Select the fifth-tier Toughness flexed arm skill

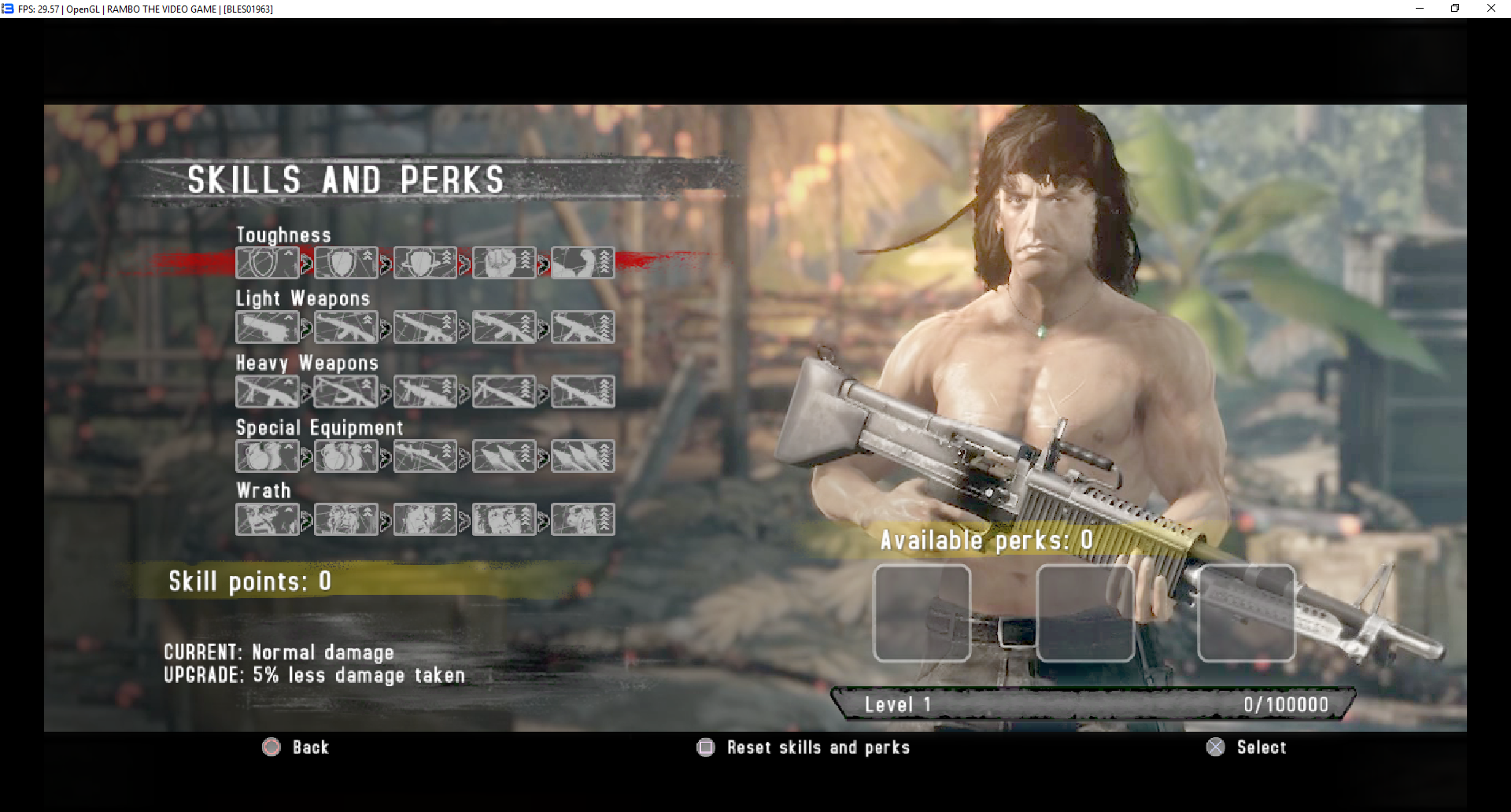[x=582, y=263]
